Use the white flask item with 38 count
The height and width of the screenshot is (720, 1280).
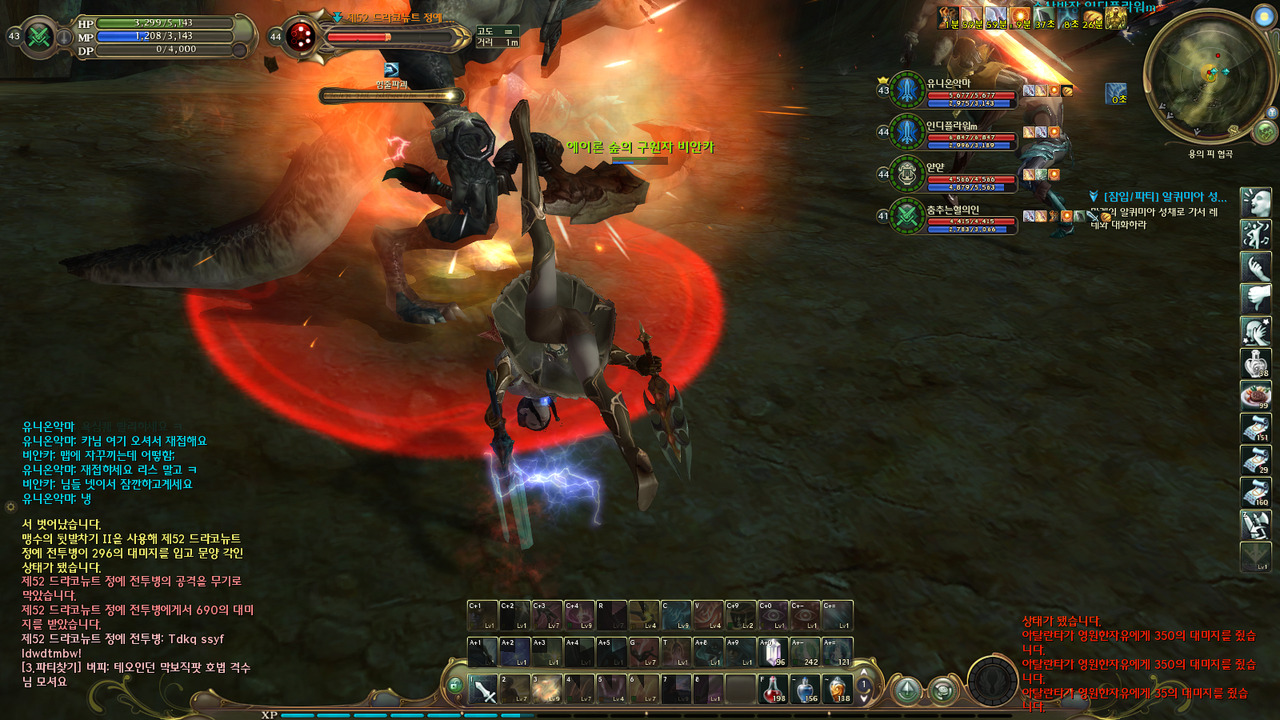pyautogui.click(x=1256, y=362)
